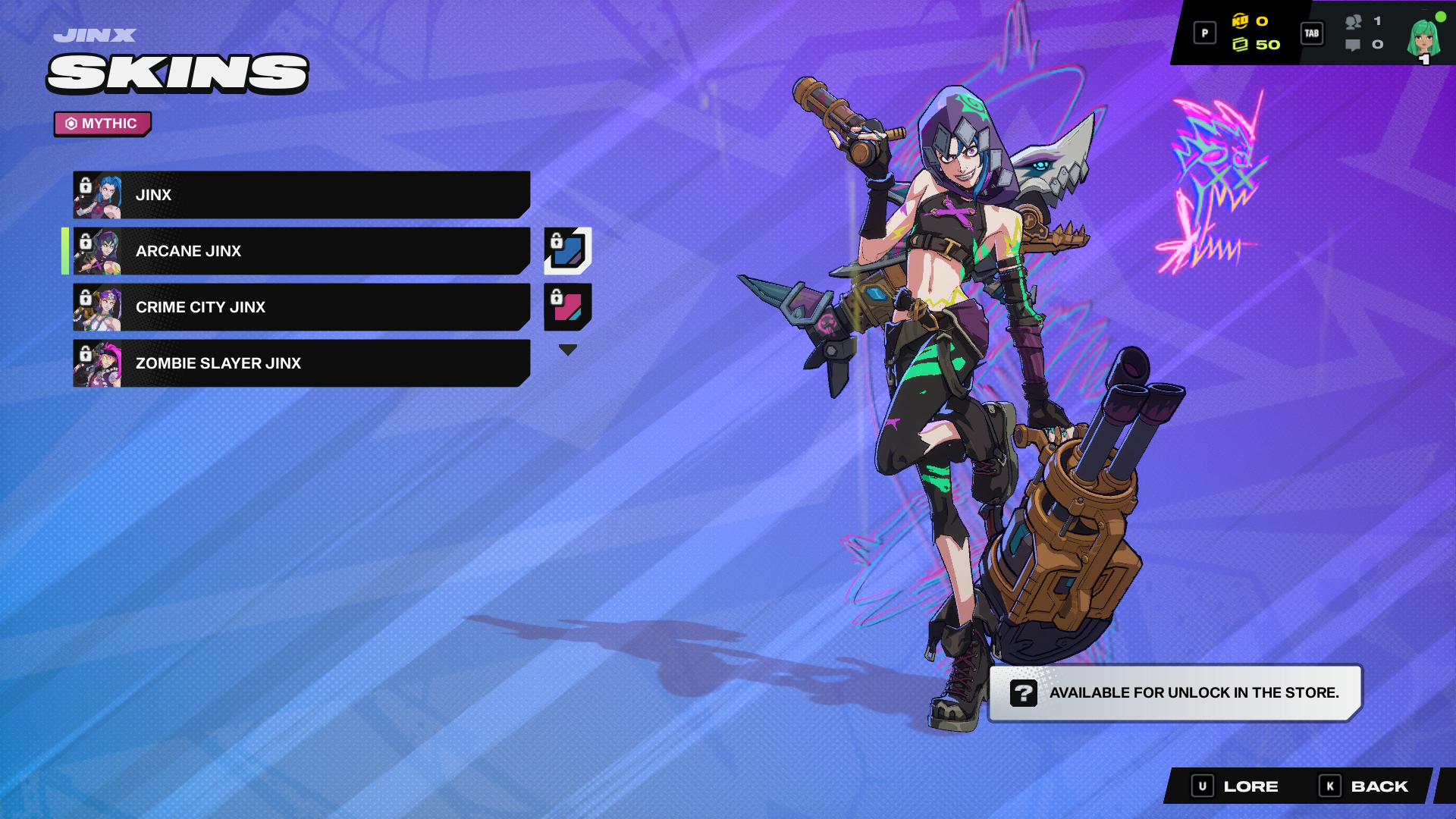This screenshot has width=1456, height=819.
Task: Click the green-haired player avatar portrait
Action: click(1424, 37)
